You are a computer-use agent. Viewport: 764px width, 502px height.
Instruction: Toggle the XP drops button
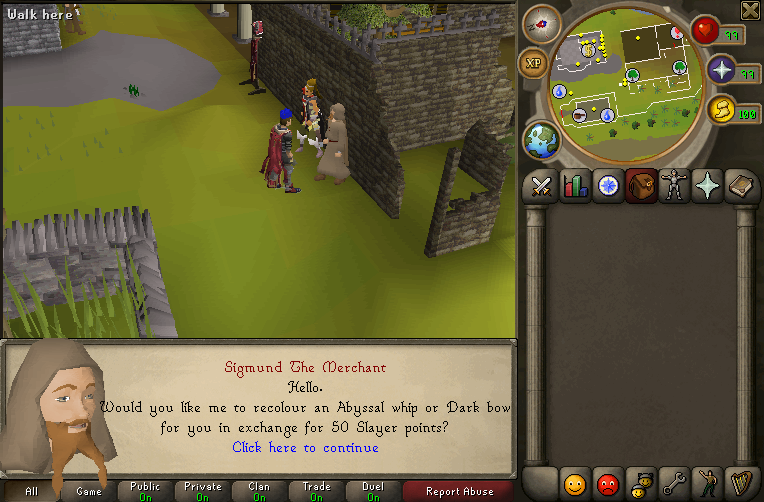click(x=533, y=62)
